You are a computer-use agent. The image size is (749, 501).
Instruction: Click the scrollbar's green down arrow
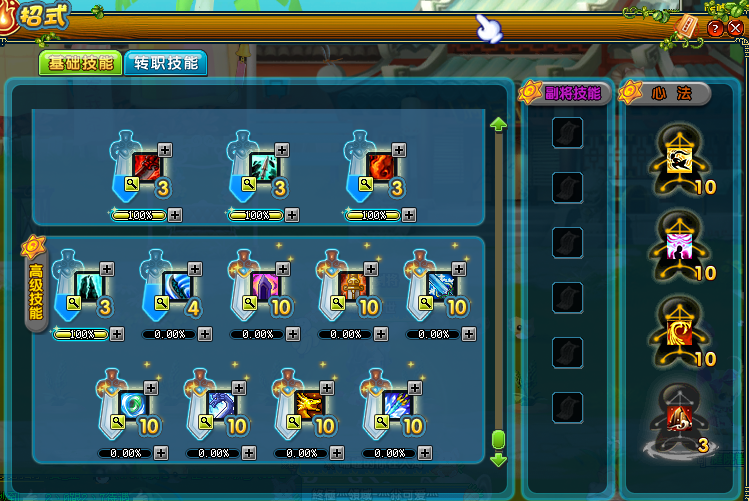coord(498,461)
